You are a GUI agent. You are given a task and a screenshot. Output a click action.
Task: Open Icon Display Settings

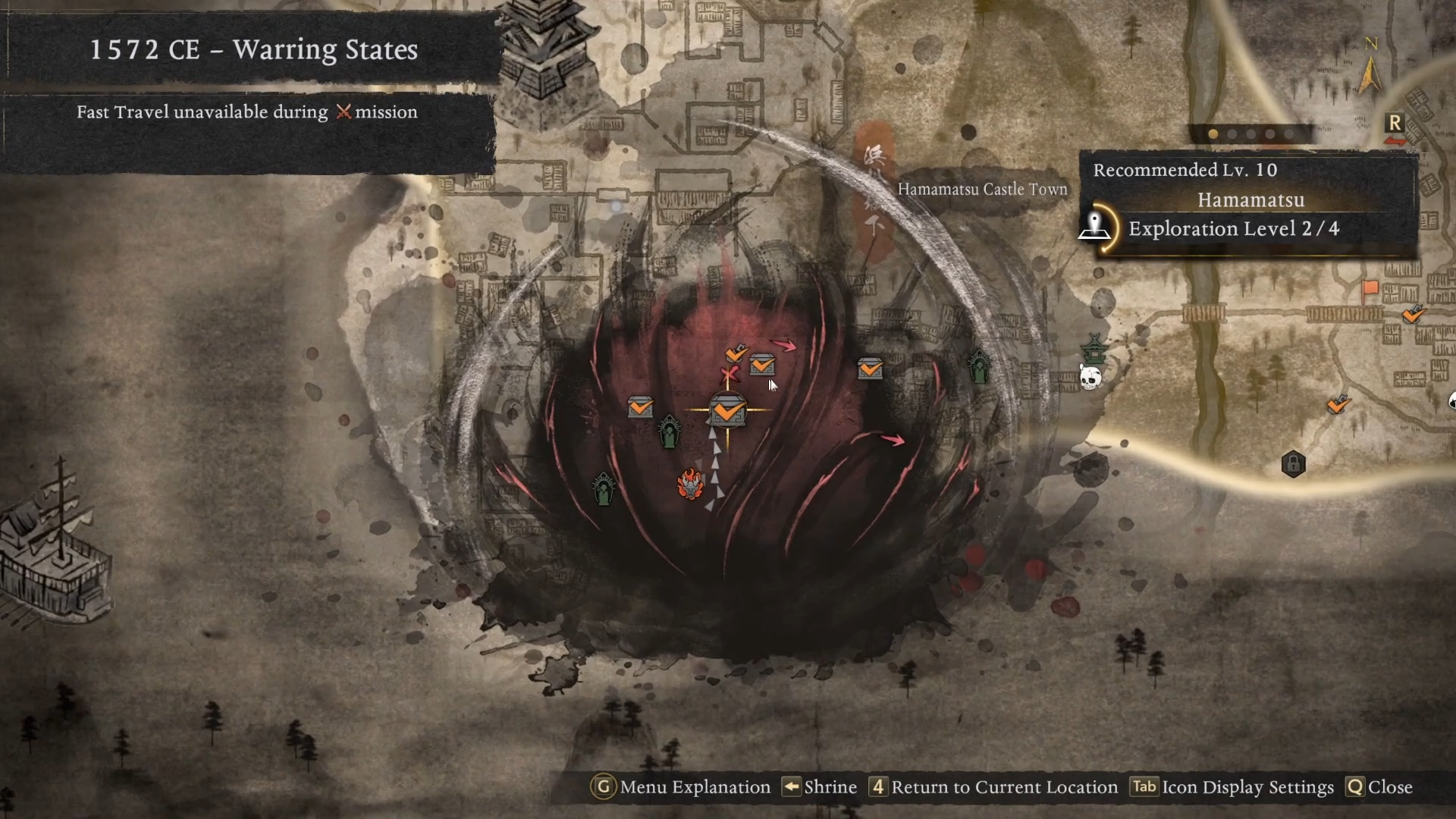pyautogui.click(x=1232, y=787)
